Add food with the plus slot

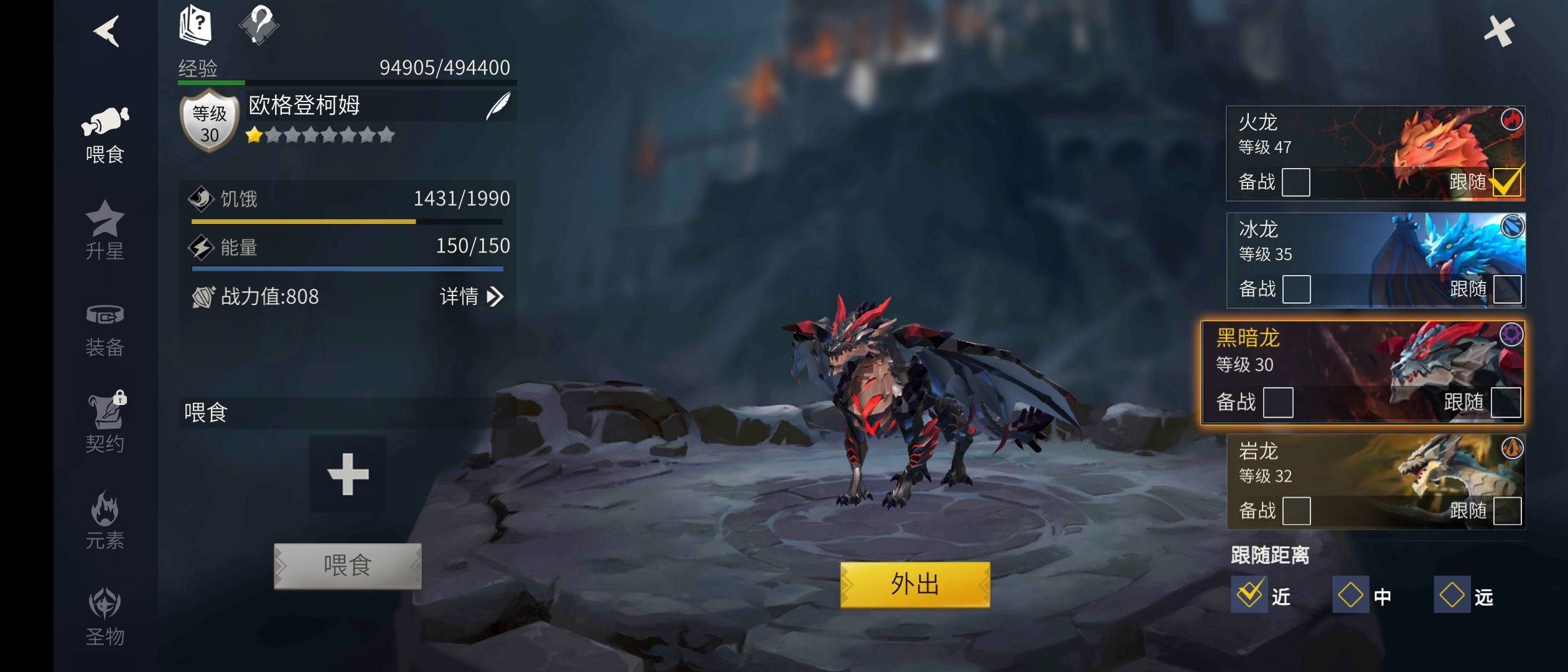tap(348, 474)
